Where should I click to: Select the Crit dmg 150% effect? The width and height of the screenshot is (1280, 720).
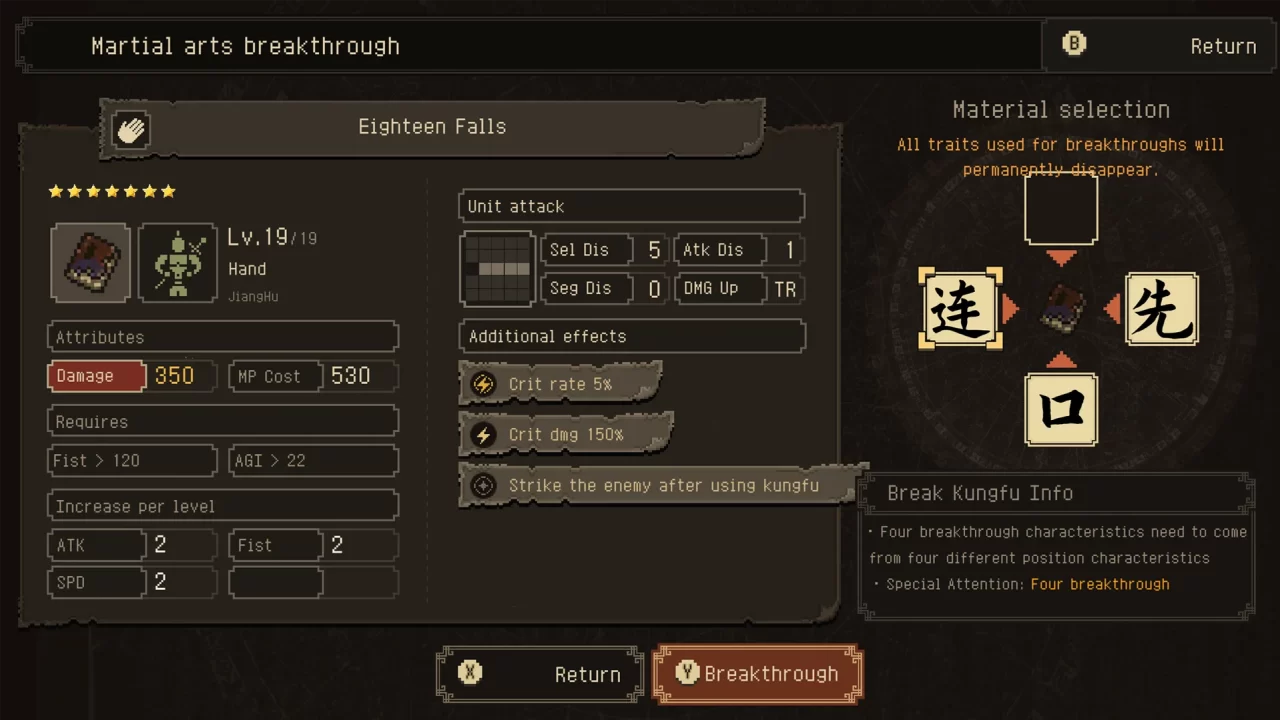(565, 435)
